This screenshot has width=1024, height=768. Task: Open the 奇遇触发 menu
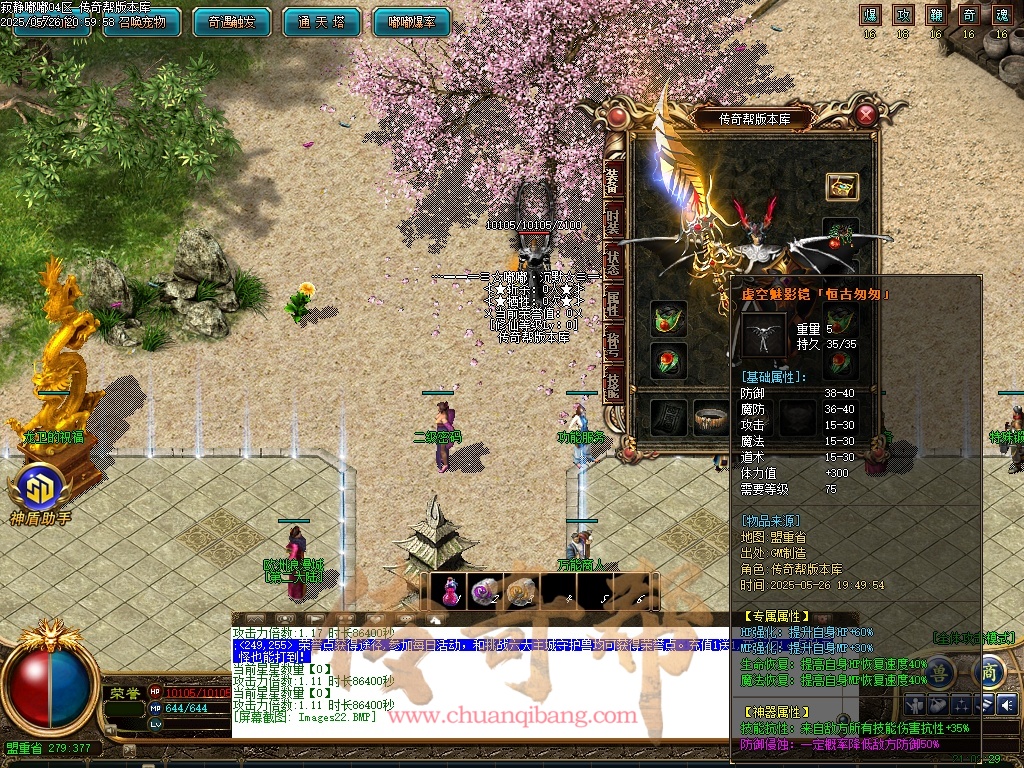[232, 22]
